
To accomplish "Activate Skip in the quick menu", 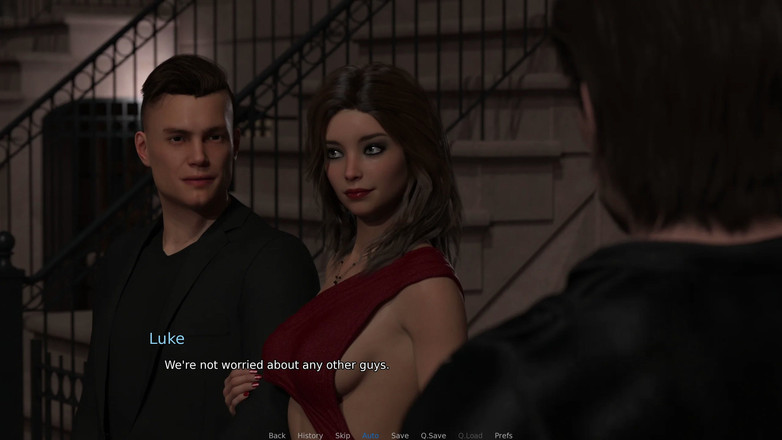I will 343,435.
